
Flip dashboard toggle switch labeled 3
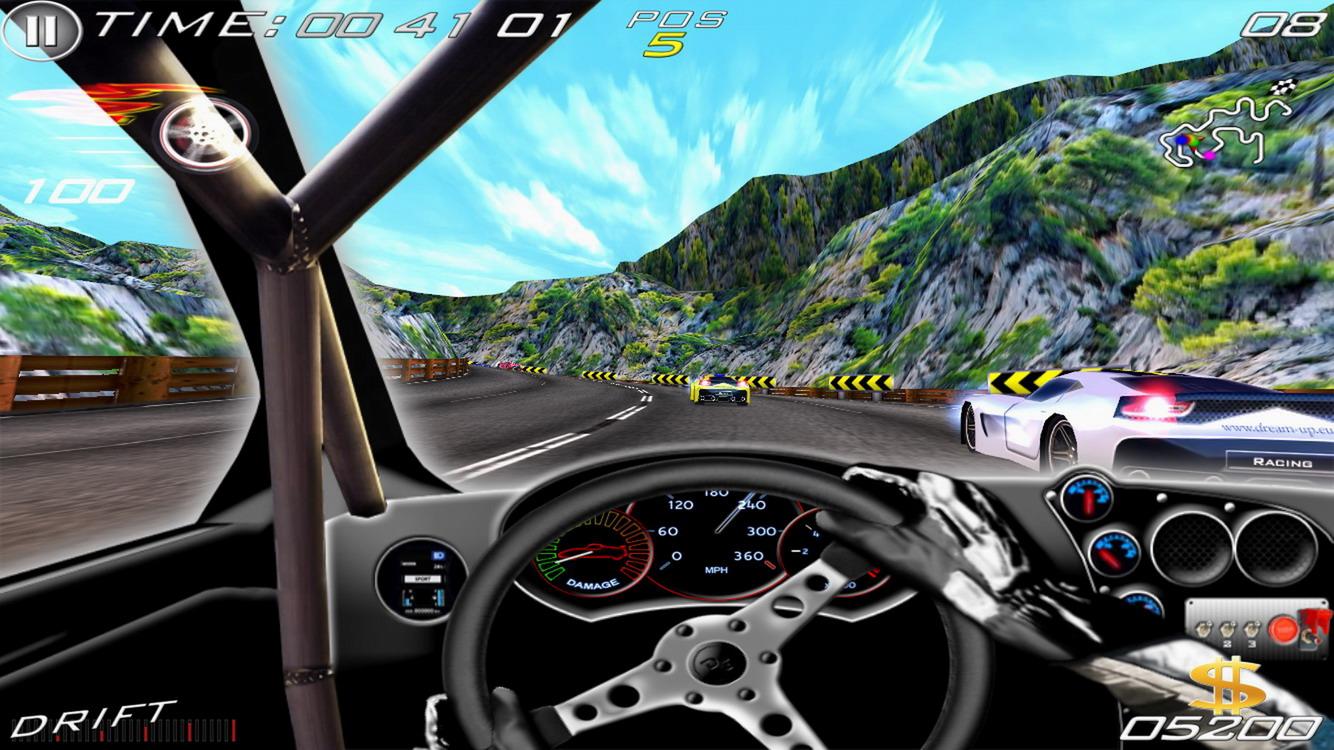click(x=1250, y=628)
